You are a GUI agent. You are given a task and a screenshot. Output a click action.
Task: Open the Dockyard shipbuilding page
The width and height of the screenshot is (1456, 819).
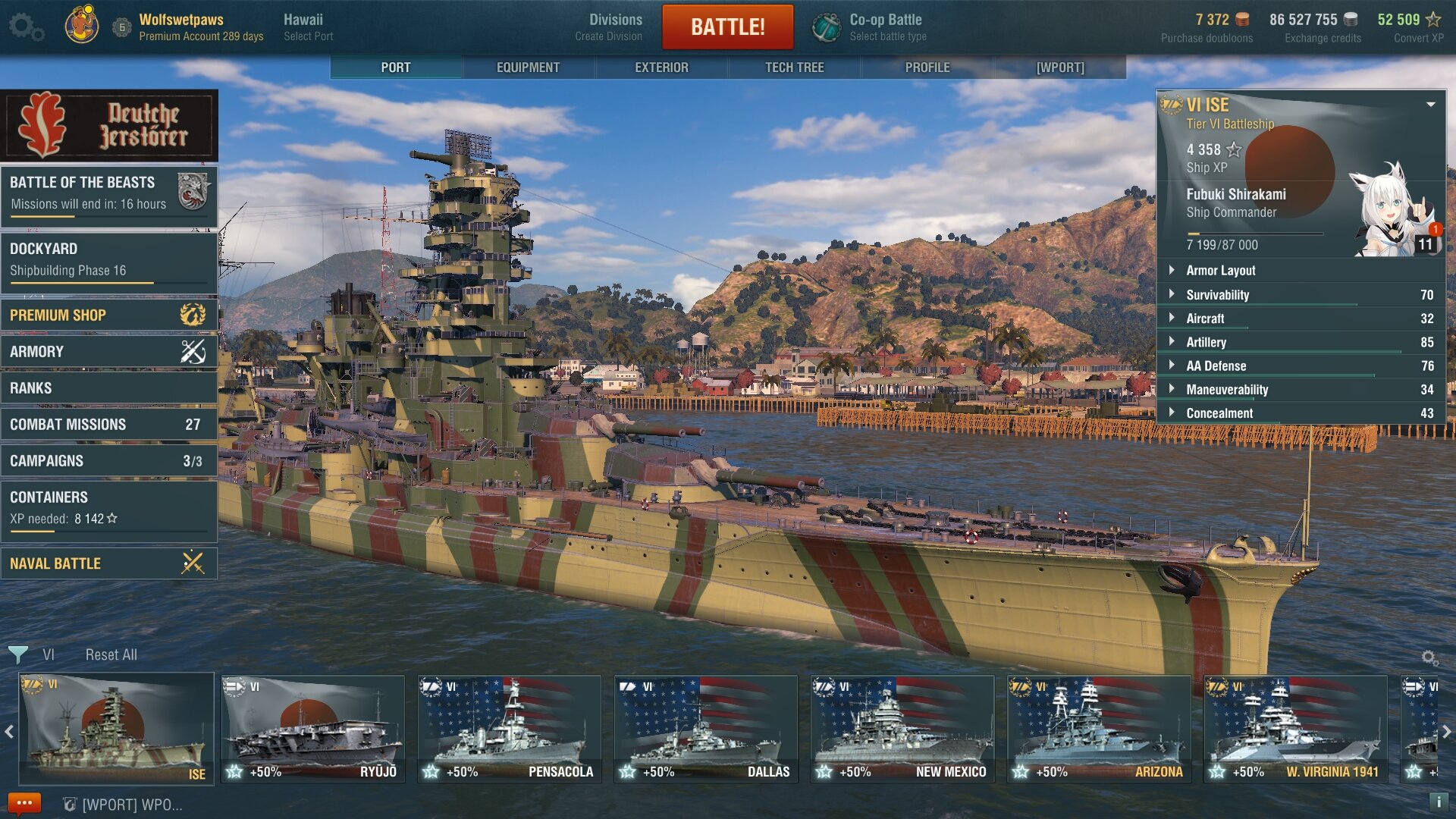(x=108, y=259)
